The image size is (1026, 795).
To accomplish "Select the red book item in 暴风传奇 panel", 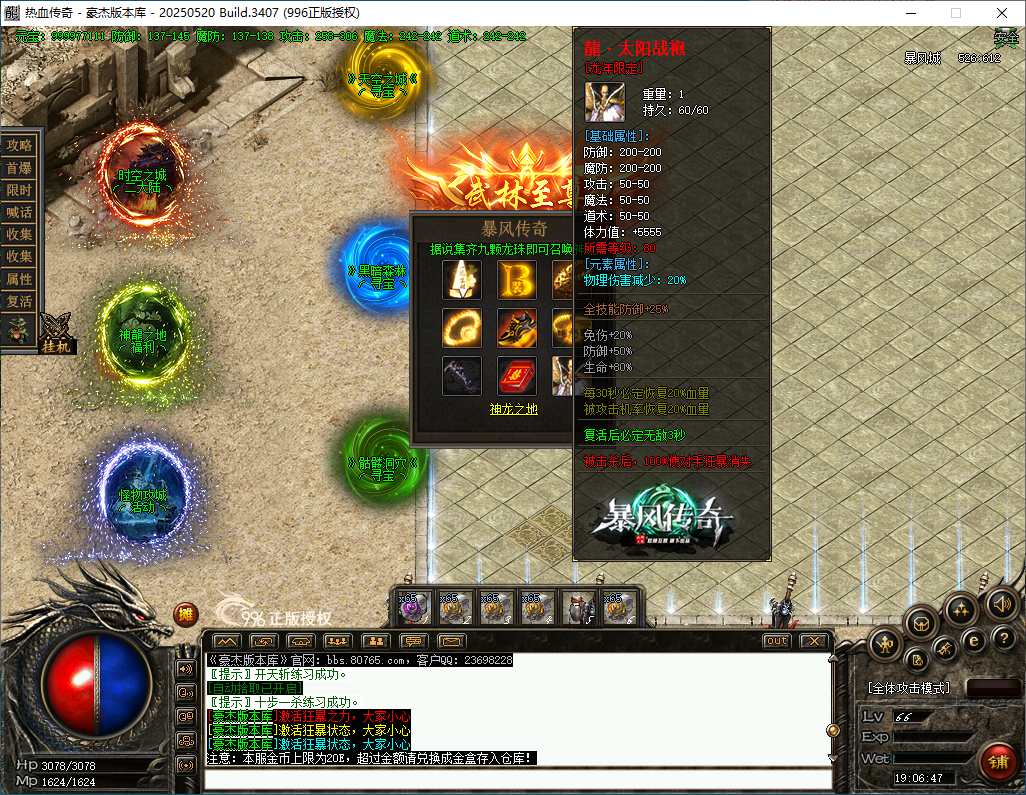I will (x=516, y=376).
